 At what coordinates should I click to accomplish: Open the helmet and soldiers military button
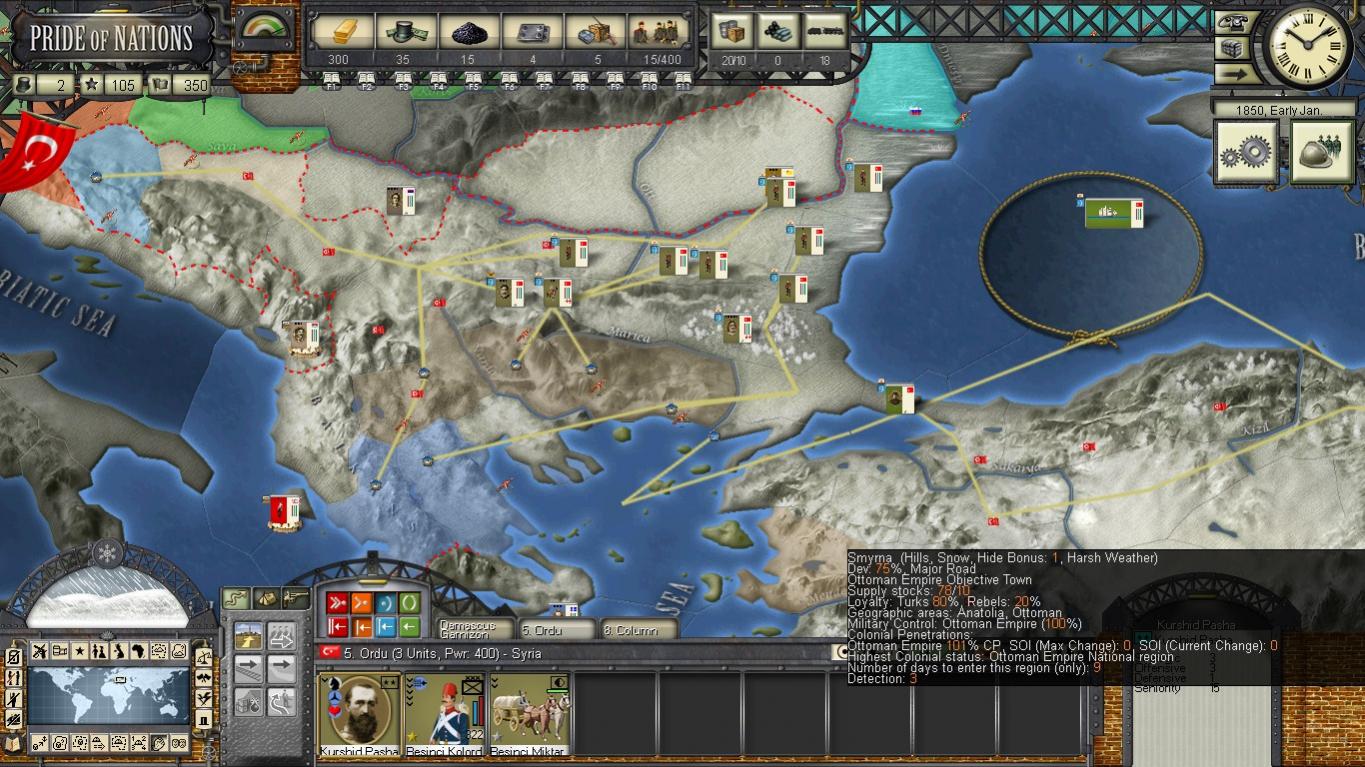click(1321, 152)
